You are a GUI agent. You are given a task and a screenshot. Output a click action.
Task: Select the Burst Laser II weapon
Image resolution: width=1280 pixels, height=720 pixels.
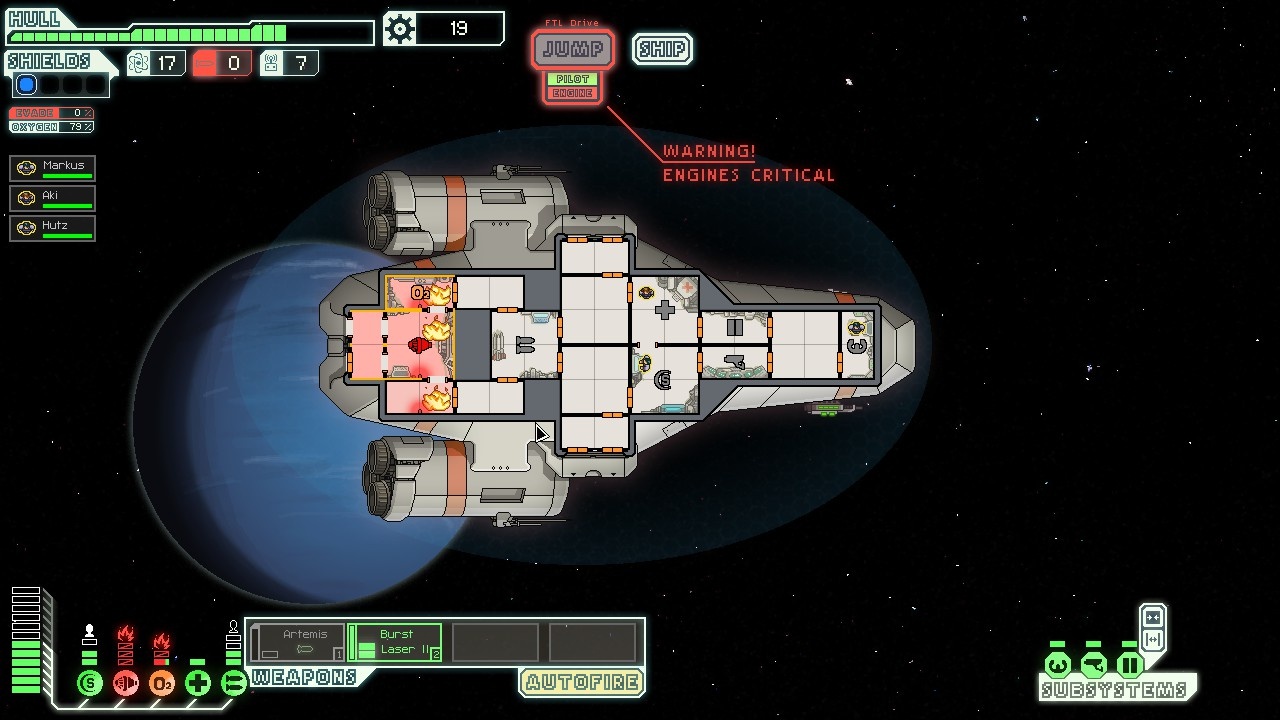pyautogui.click(x=395, y=642)
